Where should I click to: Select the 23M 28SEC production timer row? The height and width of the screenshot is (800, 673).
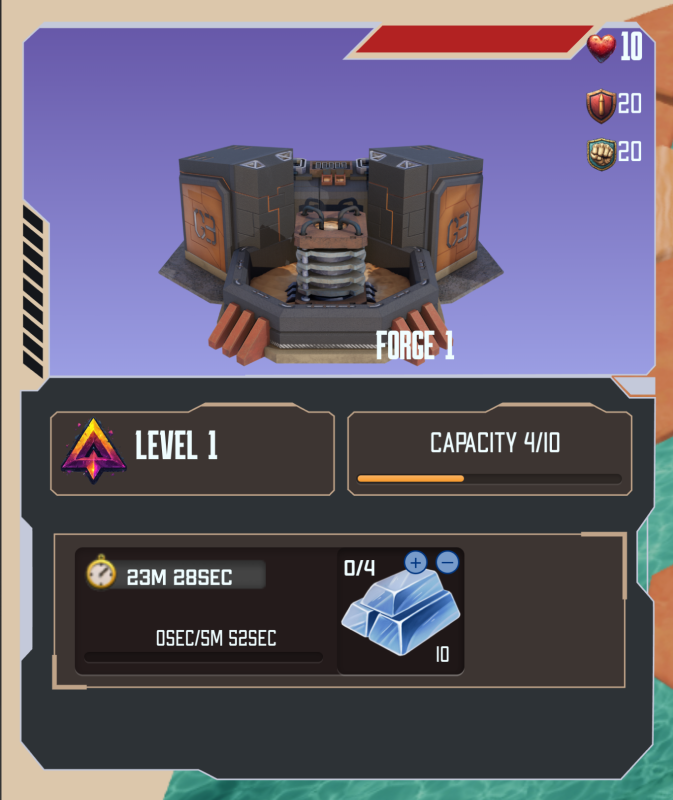pyautogui.click(x=177, y=575)
